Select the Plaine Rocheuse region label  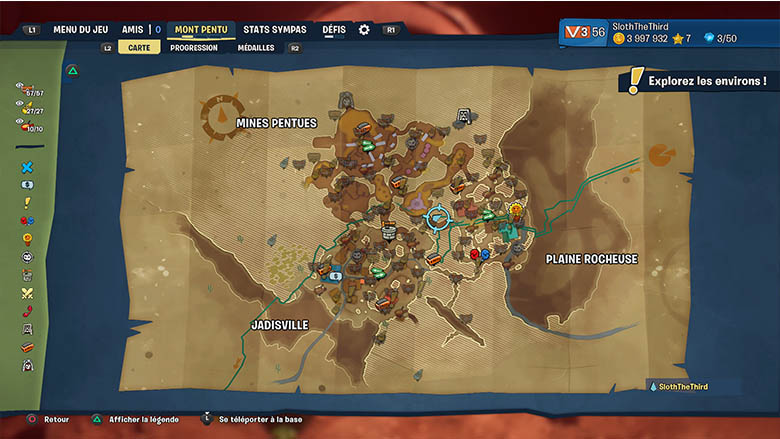point(591,259)
